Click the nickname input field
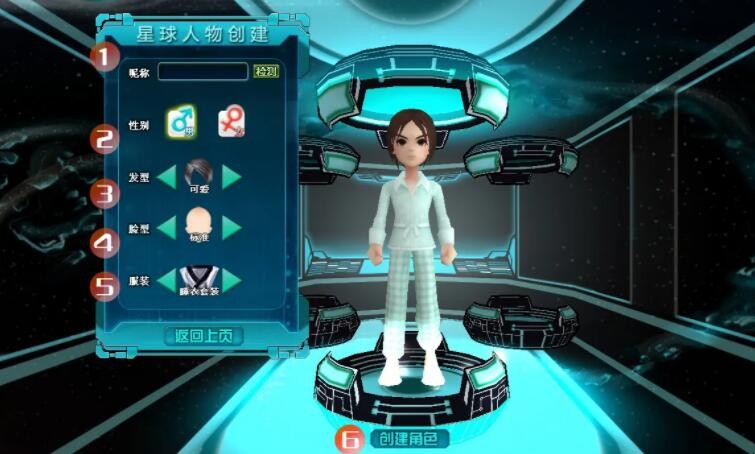Screen dimensions: 755x454 (202, 72)
